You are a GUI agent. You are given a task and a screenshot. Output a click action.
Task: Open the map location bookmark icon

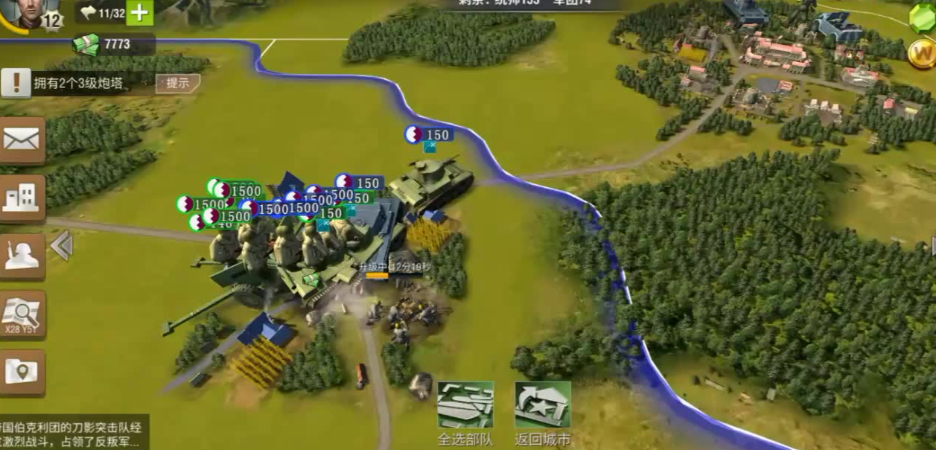click(22, 372)
